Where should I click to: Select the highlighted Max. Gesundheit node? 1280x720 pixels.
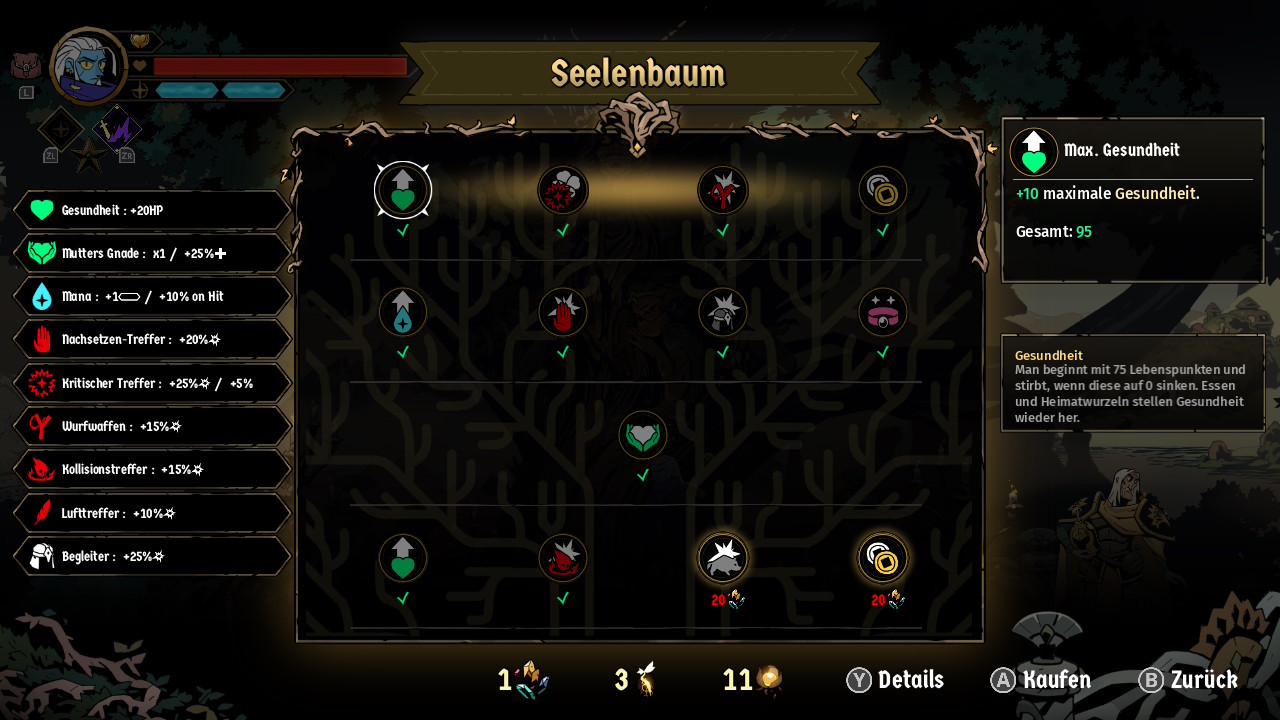coord(403,190)
